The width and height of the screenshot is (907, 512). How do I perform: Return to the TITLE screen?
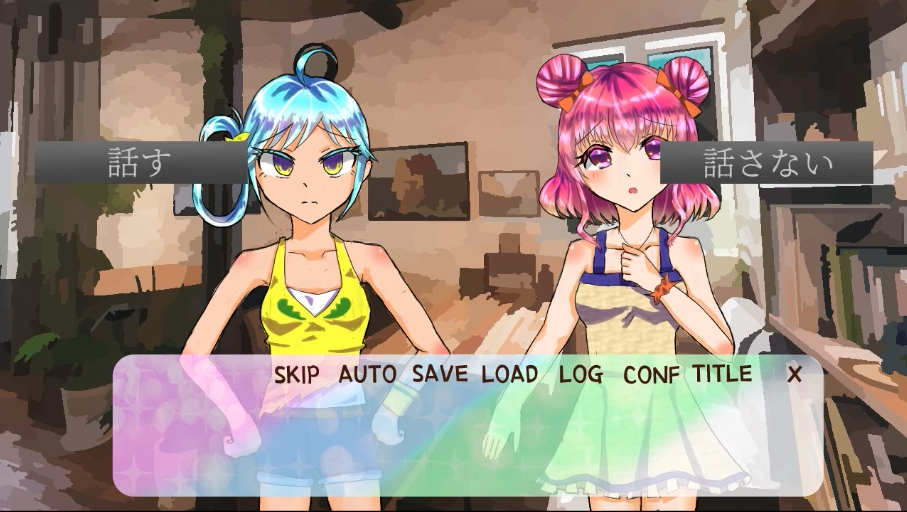click(x=722, y=375)
